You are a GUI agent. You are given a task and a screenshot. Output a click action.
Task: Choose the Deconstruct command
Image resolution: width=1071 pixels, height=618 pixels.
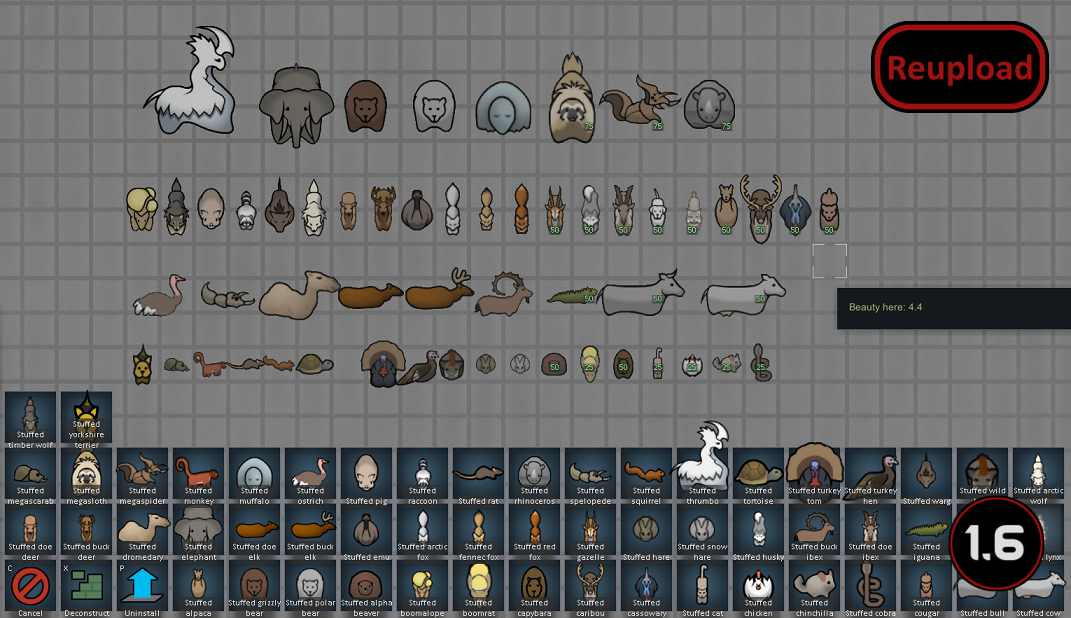86,587
